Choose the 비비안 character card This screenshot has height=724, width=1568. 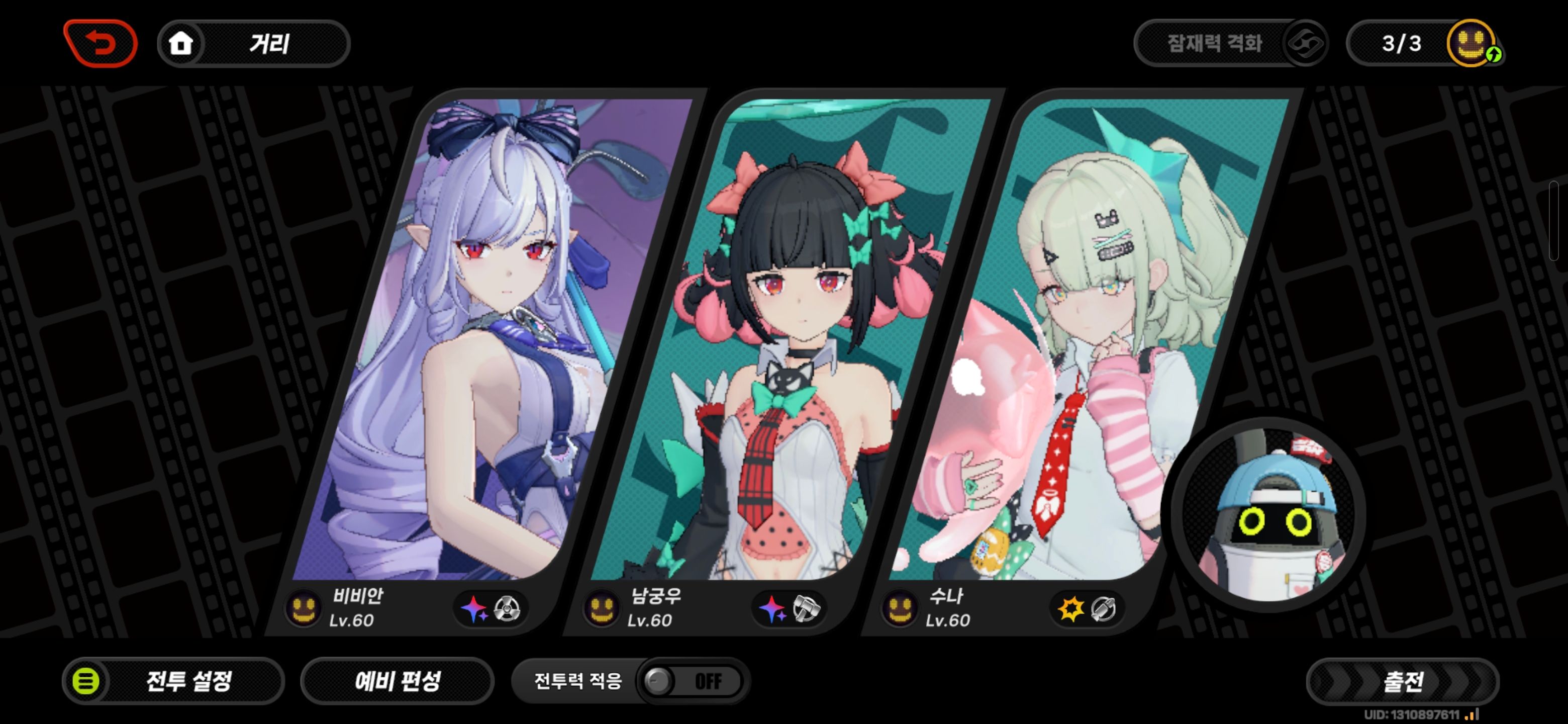click(487, 341)
